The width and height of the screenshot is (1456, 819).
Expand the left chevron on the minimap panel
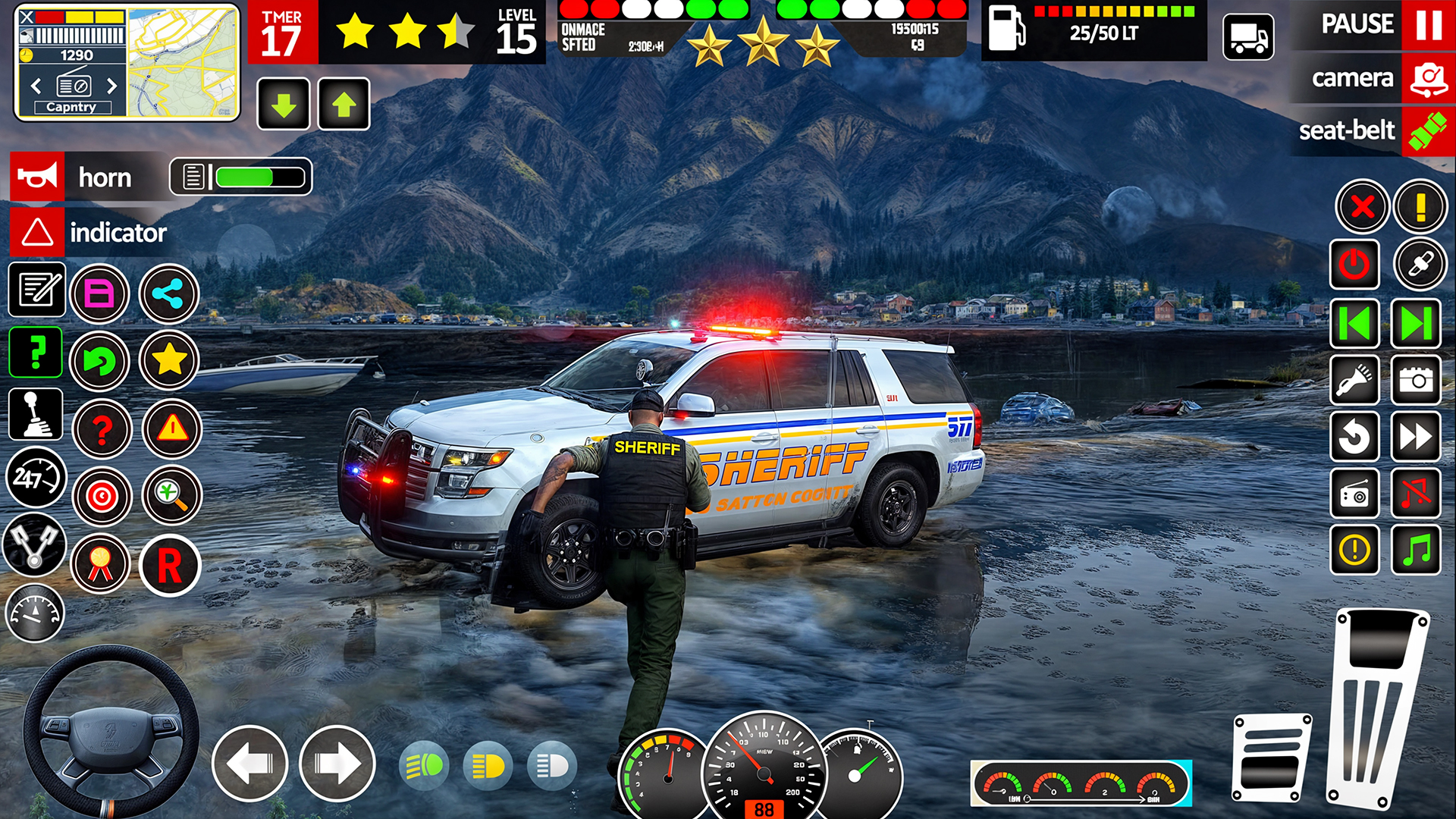point(36,86)
